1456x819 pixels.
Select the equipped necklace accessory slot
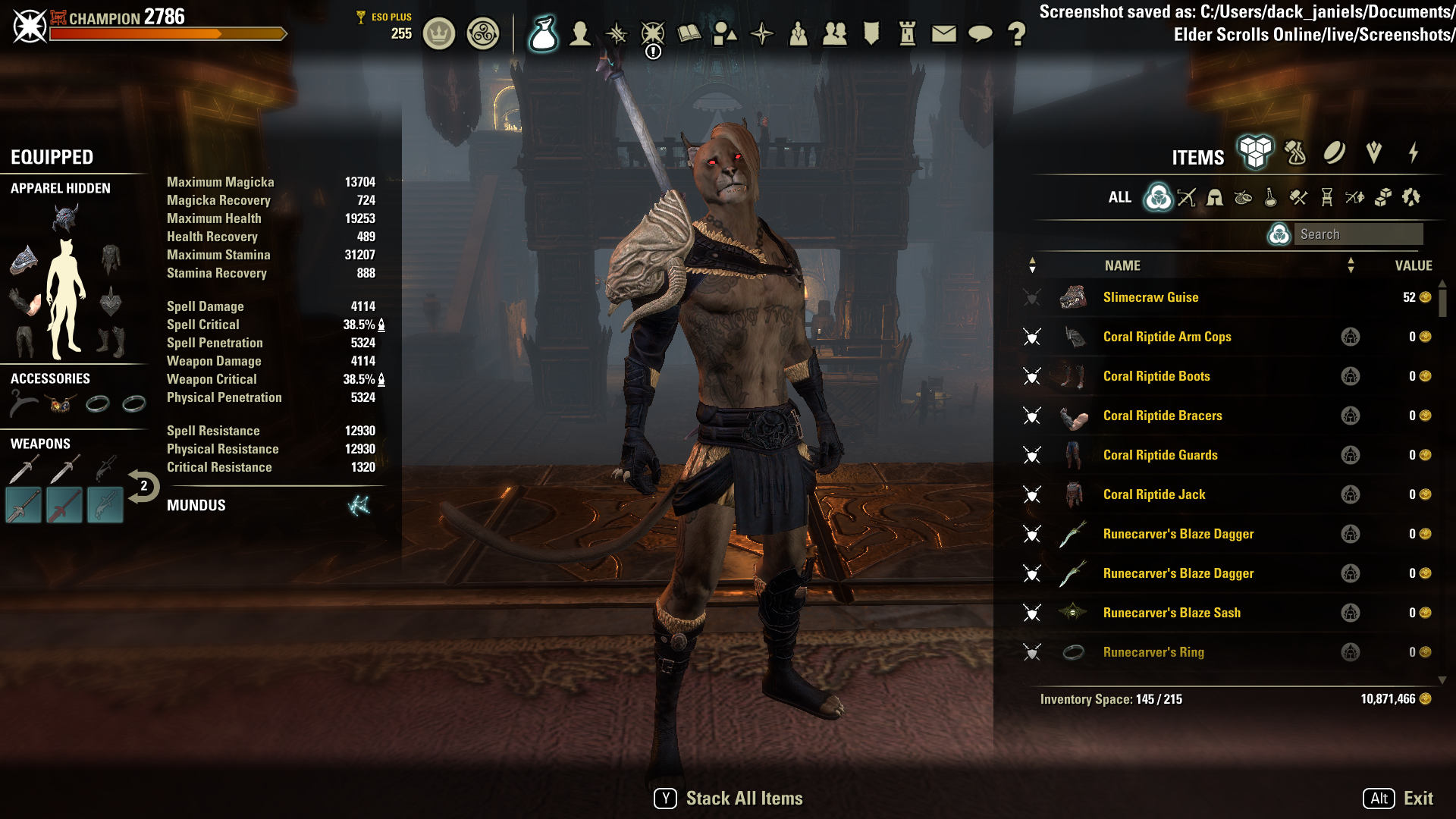click(x=24, y=403)
